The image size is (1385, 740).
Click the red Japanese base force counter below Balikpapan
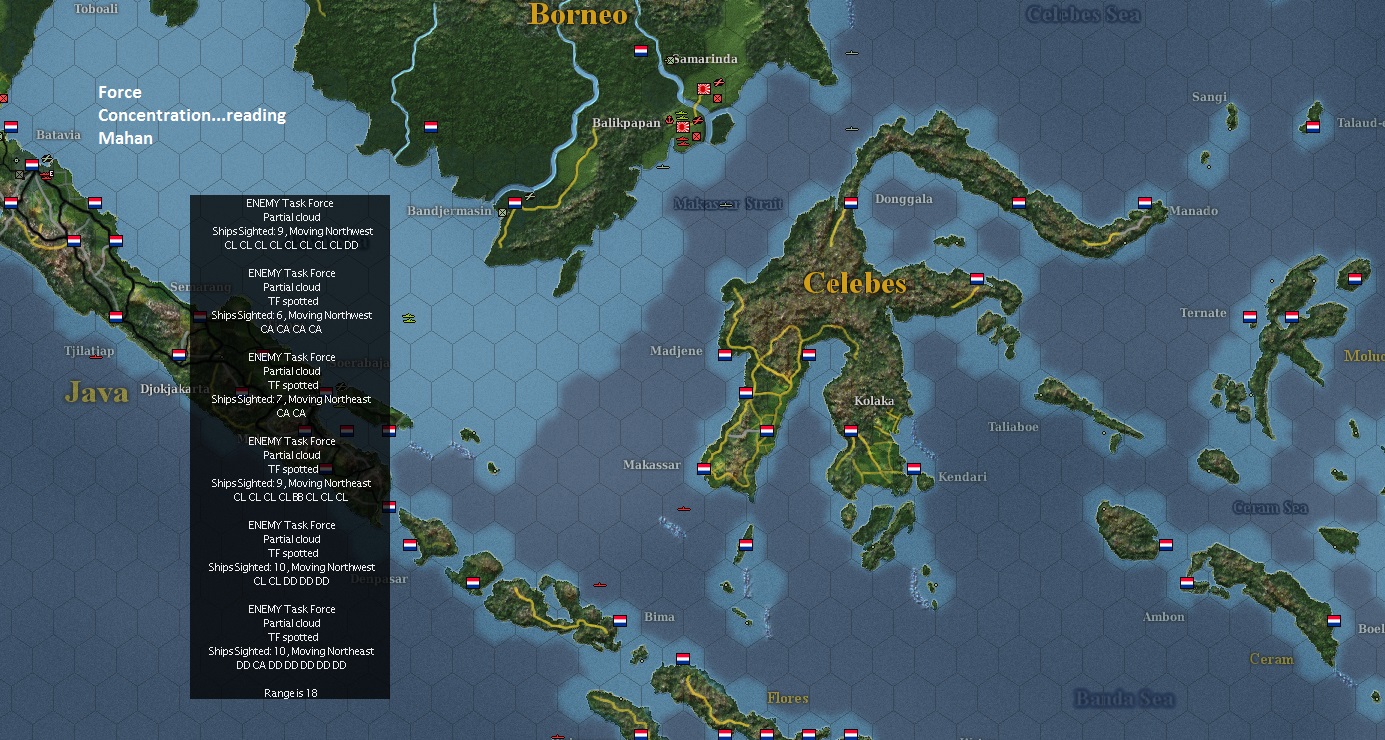coord(696,136)
